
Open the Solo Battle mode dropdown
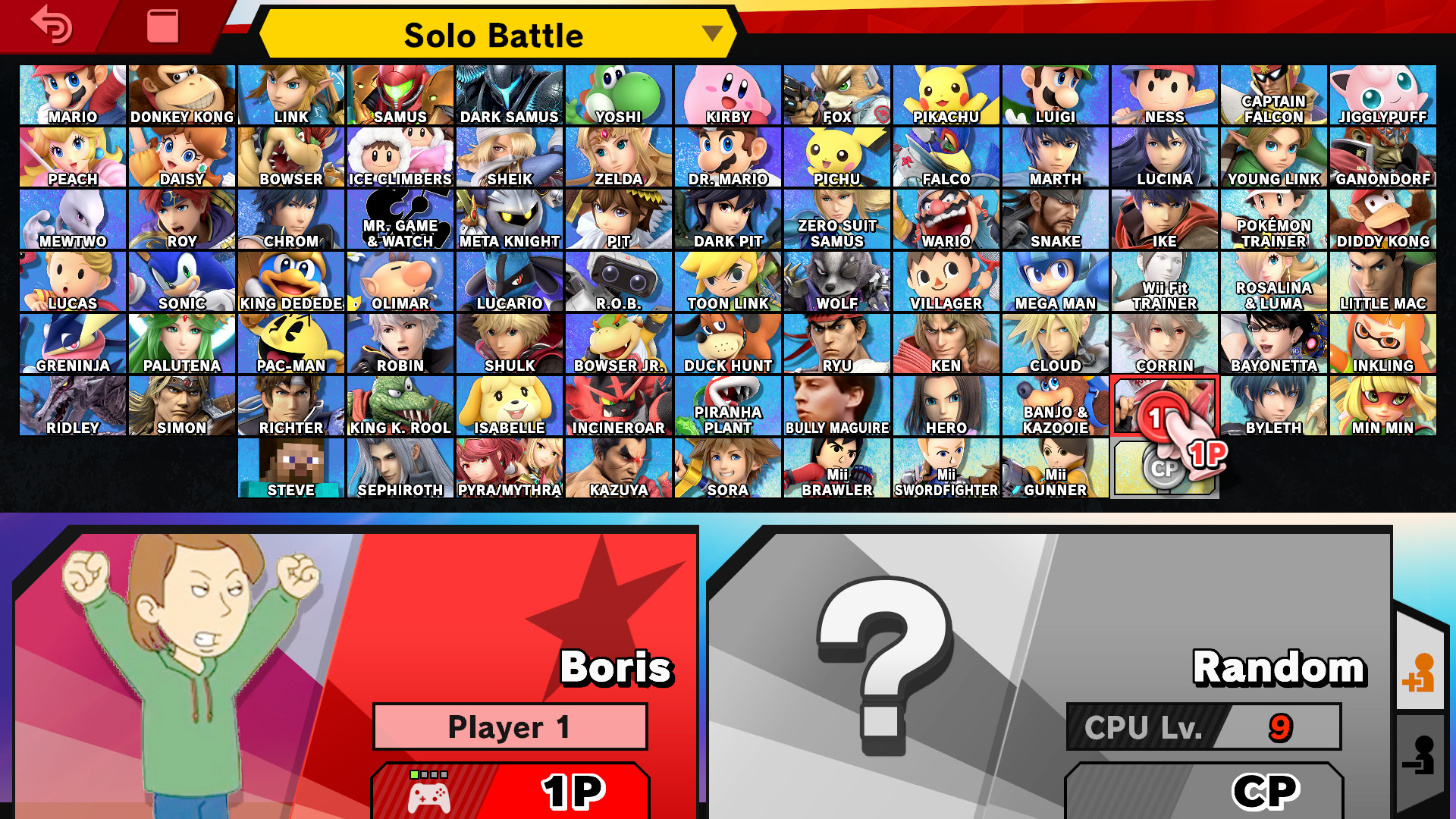point(494,34)
